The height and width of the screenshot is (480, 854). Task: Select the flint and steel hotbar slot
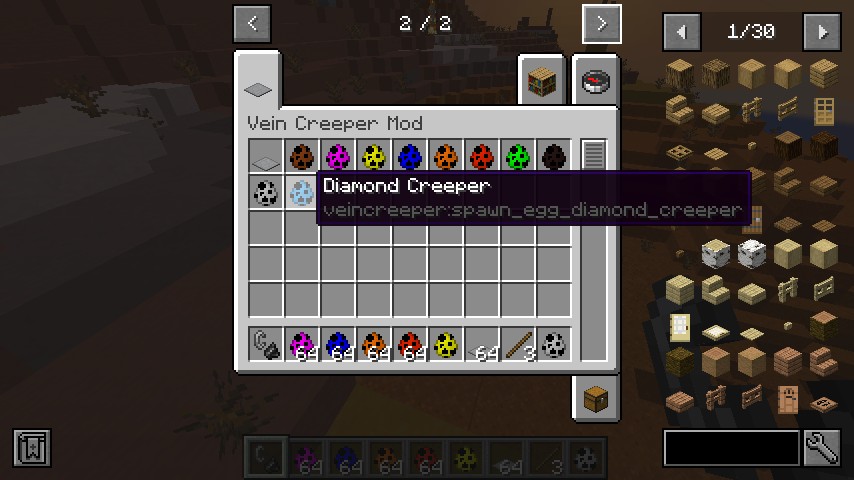point(265,344)
